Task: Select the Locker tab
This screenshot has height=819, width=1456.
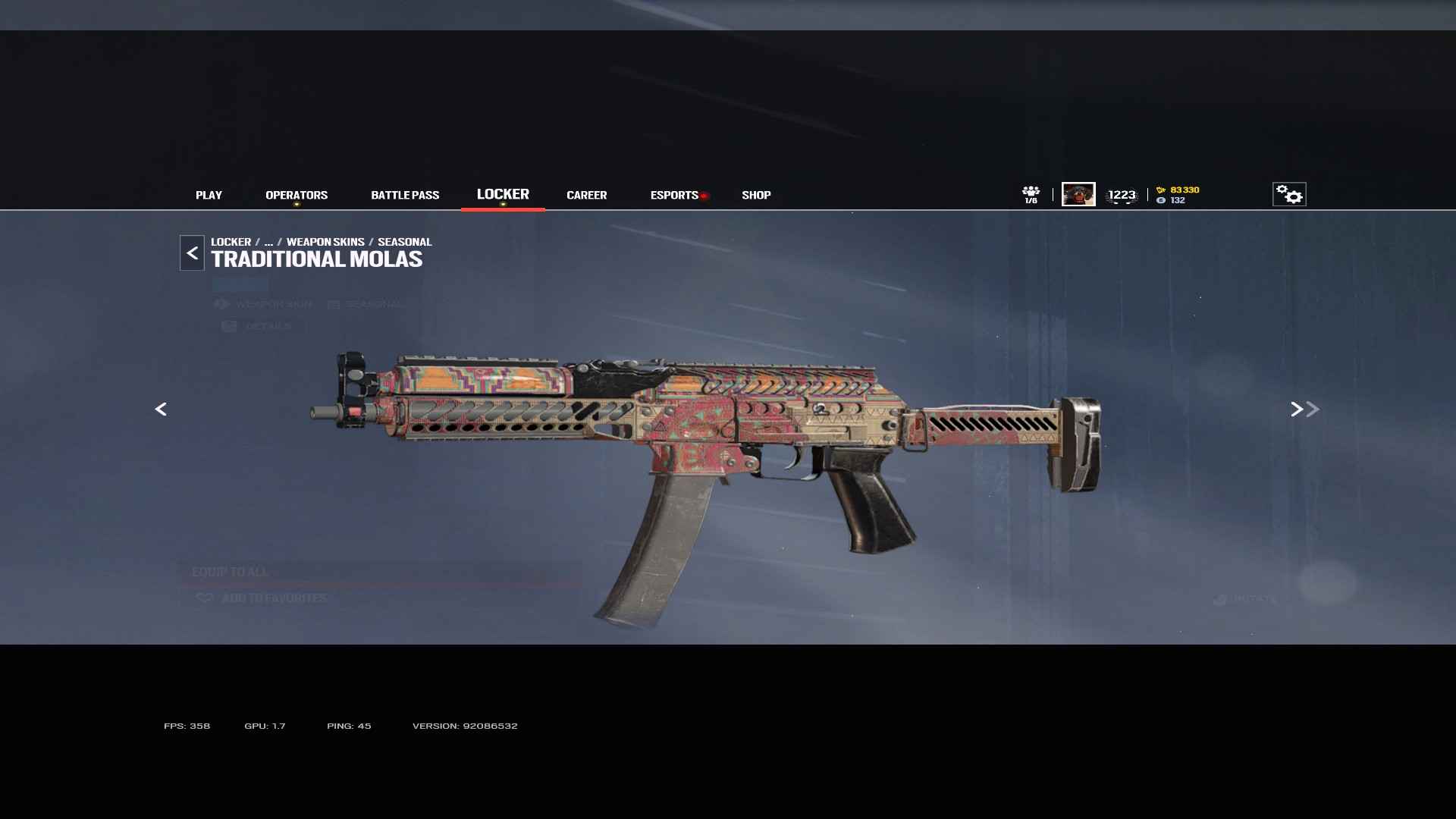Action: pyautogui.click(x=503, y=194)
